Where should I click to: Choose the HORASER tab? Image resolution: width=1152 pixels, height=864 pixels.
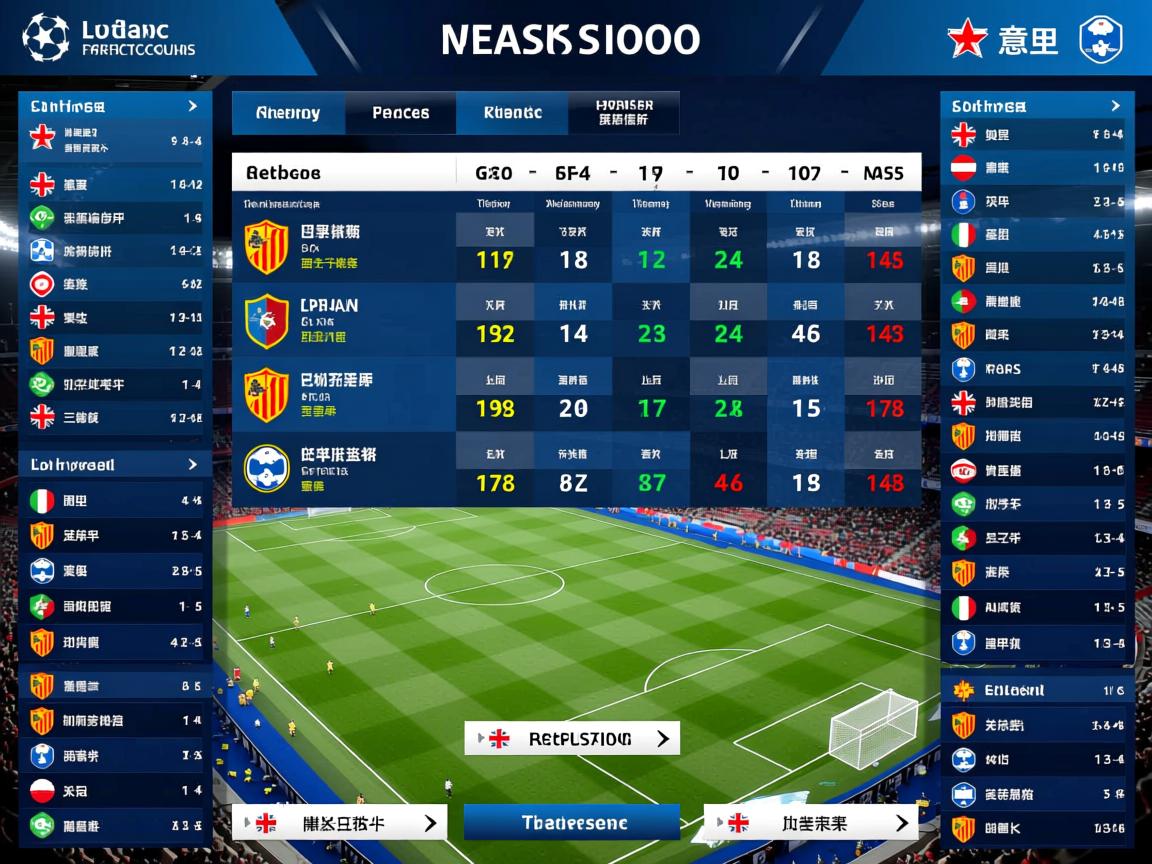click(624, 113)
